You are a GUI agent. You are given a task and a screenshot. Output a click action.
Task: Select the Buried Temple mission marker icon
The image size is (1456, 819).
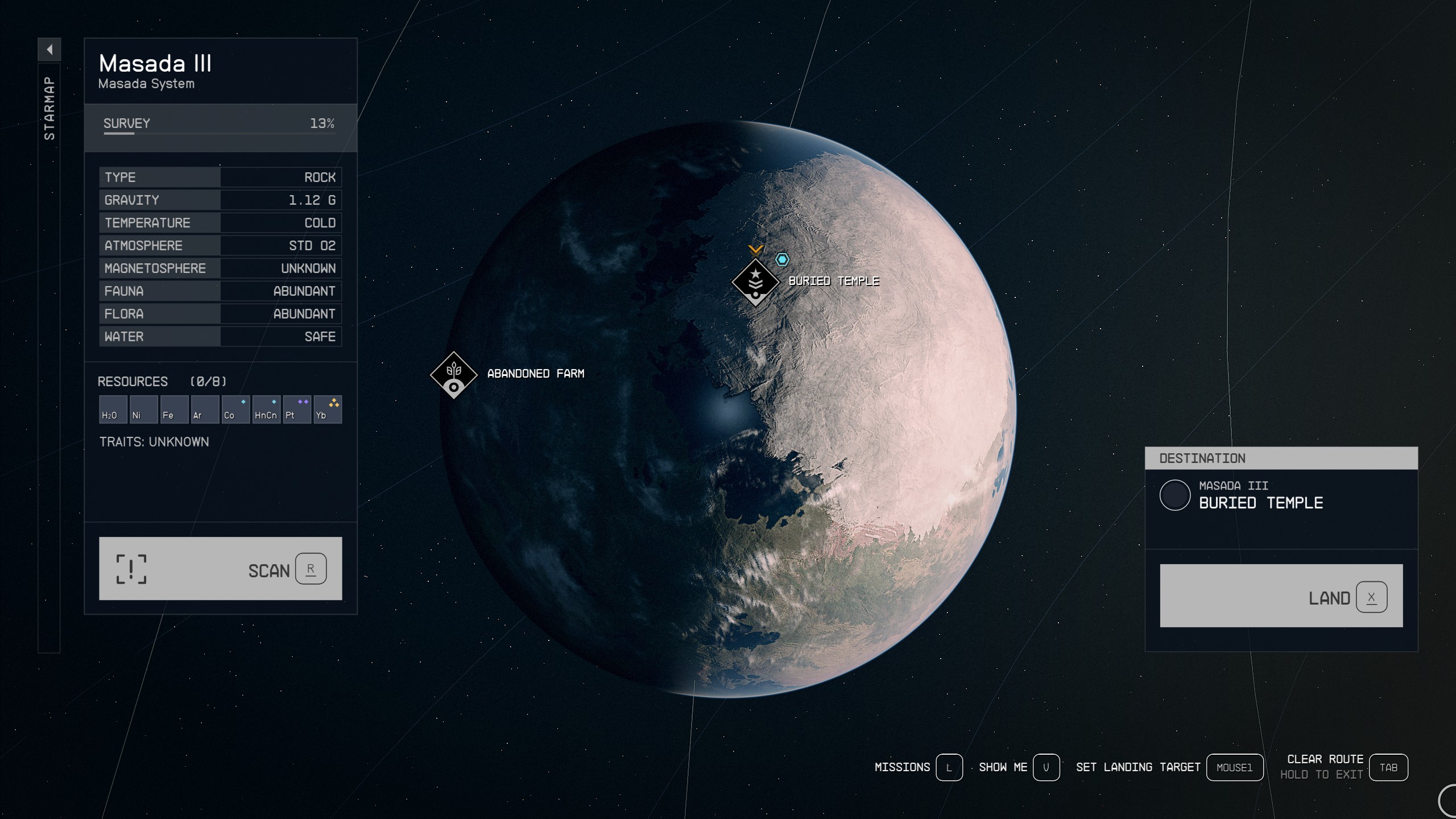tap(755, 281)
